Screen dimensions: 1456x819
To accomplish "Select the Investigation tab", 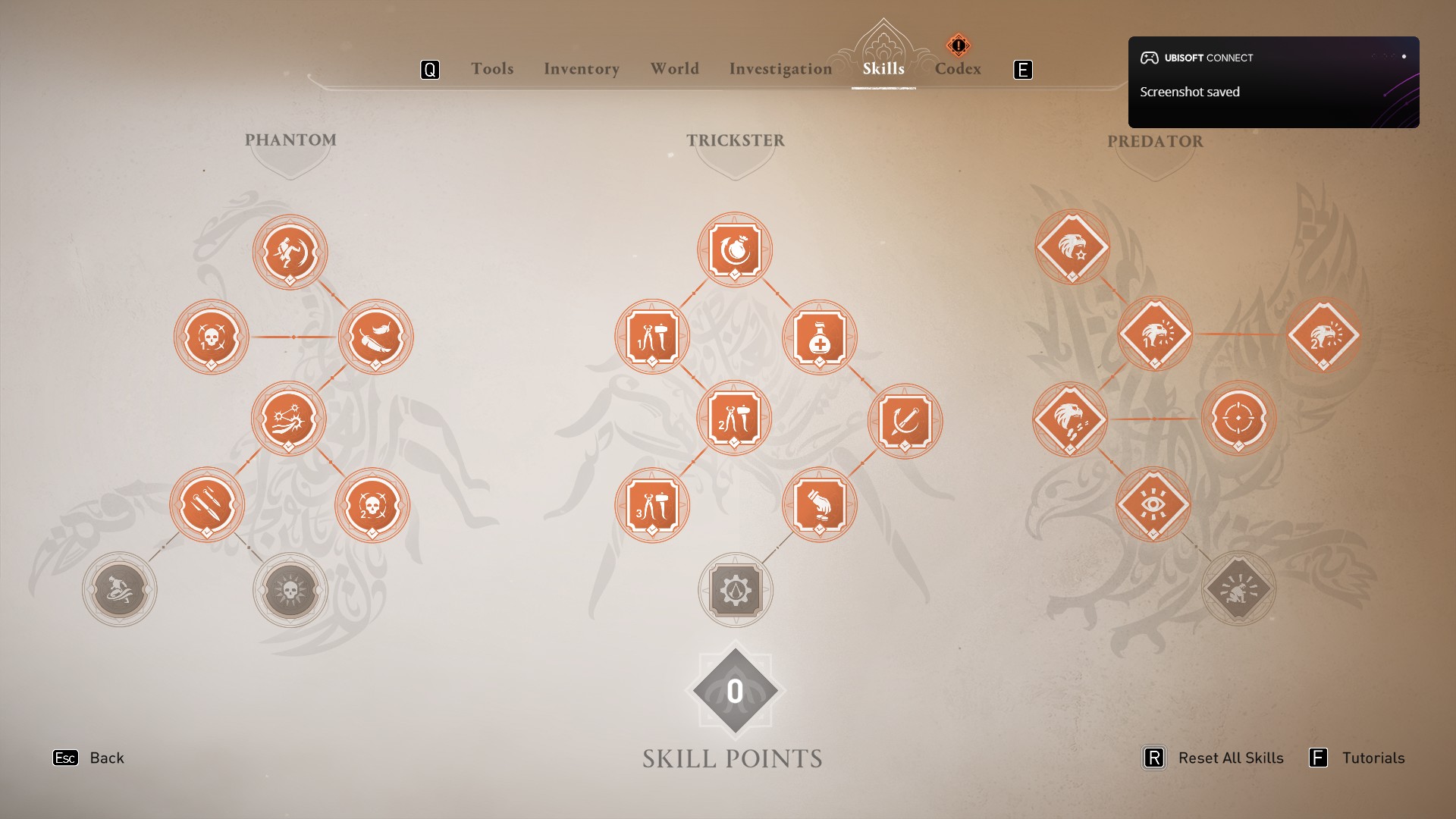I will [x=780, y=69].
